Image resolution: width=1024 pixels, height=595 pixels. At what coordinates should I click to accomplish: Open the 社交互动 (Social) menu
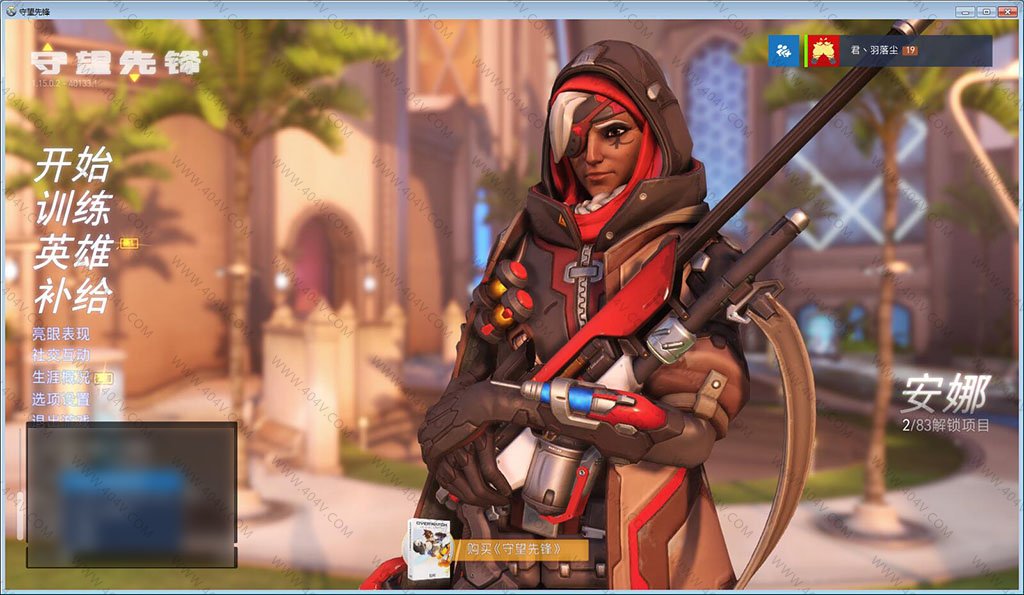point(61,356)
